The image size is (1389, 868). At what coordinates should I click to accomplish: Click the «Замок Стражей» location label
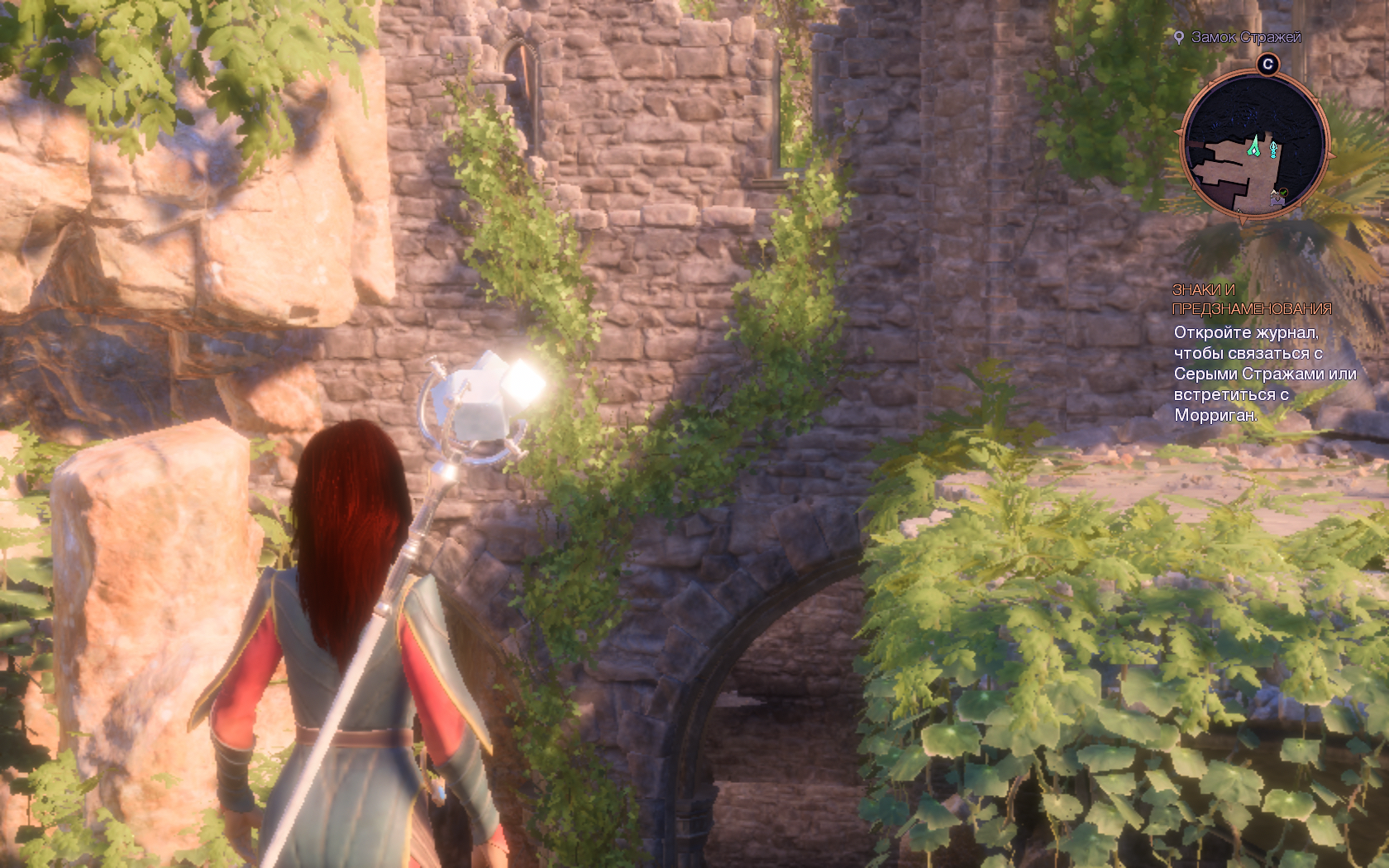point(1245,37)
